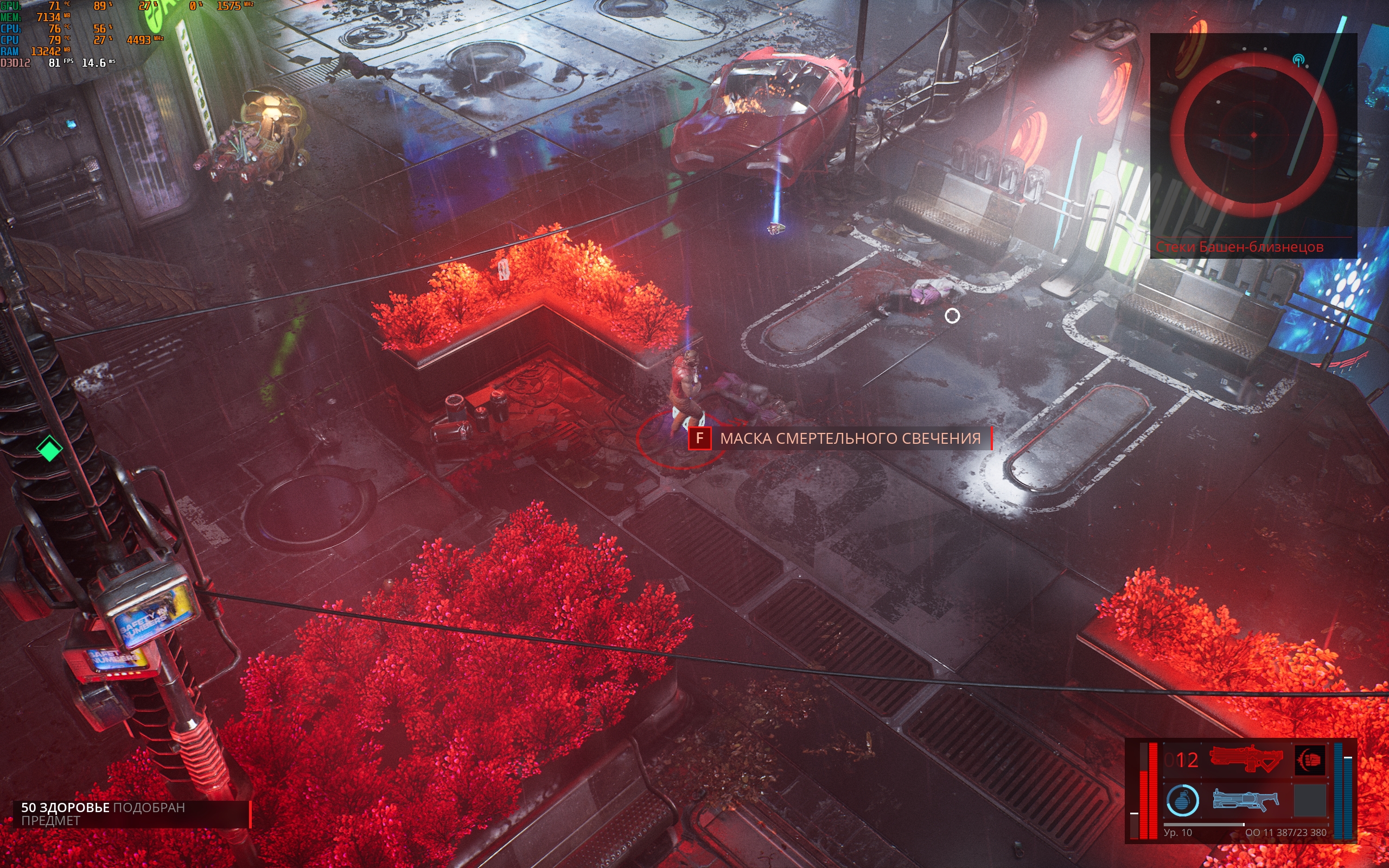Click the circular minimap
The height and width of the screenshot is (868, 1389).
click(1253, 135)
